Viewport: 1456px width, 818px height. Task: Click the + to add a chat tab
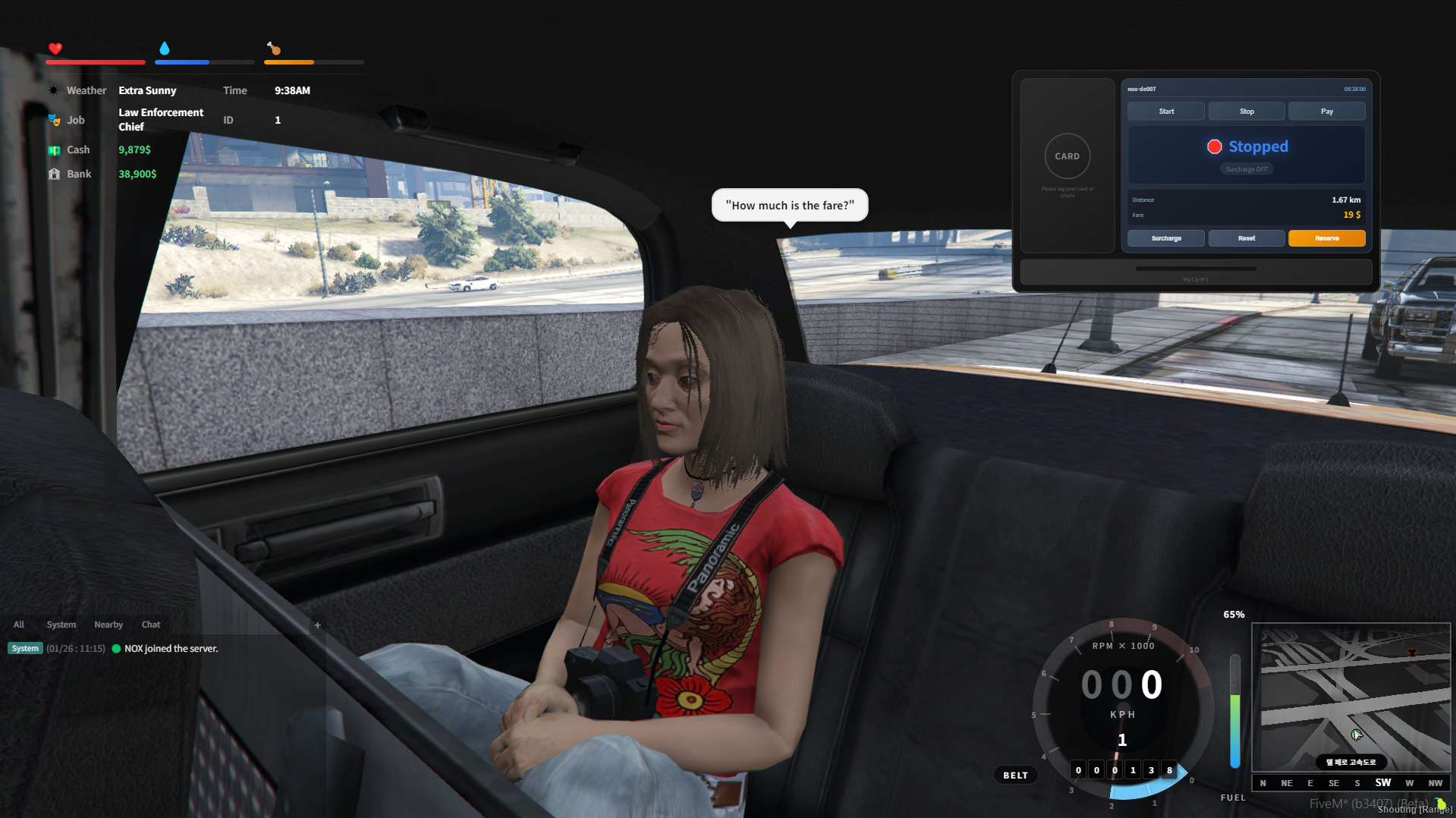(x=317, y=625)
